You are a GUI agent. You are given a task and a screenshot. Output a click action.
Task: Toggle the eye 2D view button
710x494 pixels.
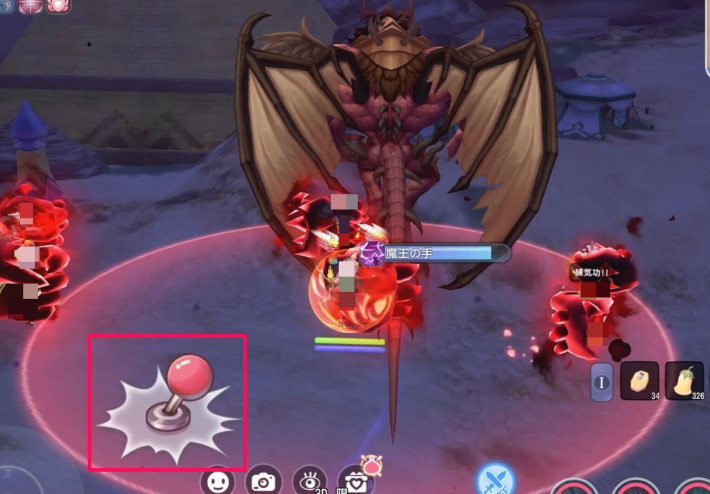pyautogui.click(x=310, y=481)
